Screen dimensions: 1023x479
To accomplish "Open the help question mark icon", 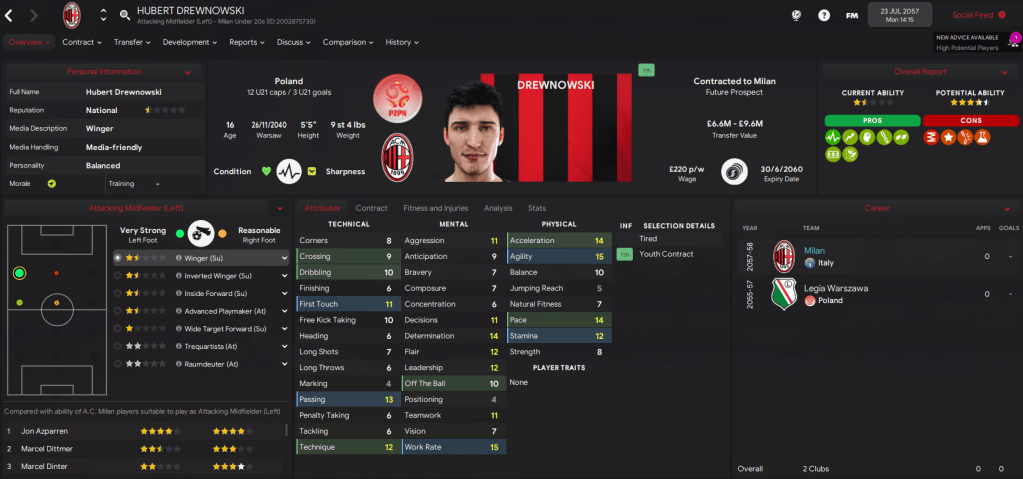I will (823, 15).
